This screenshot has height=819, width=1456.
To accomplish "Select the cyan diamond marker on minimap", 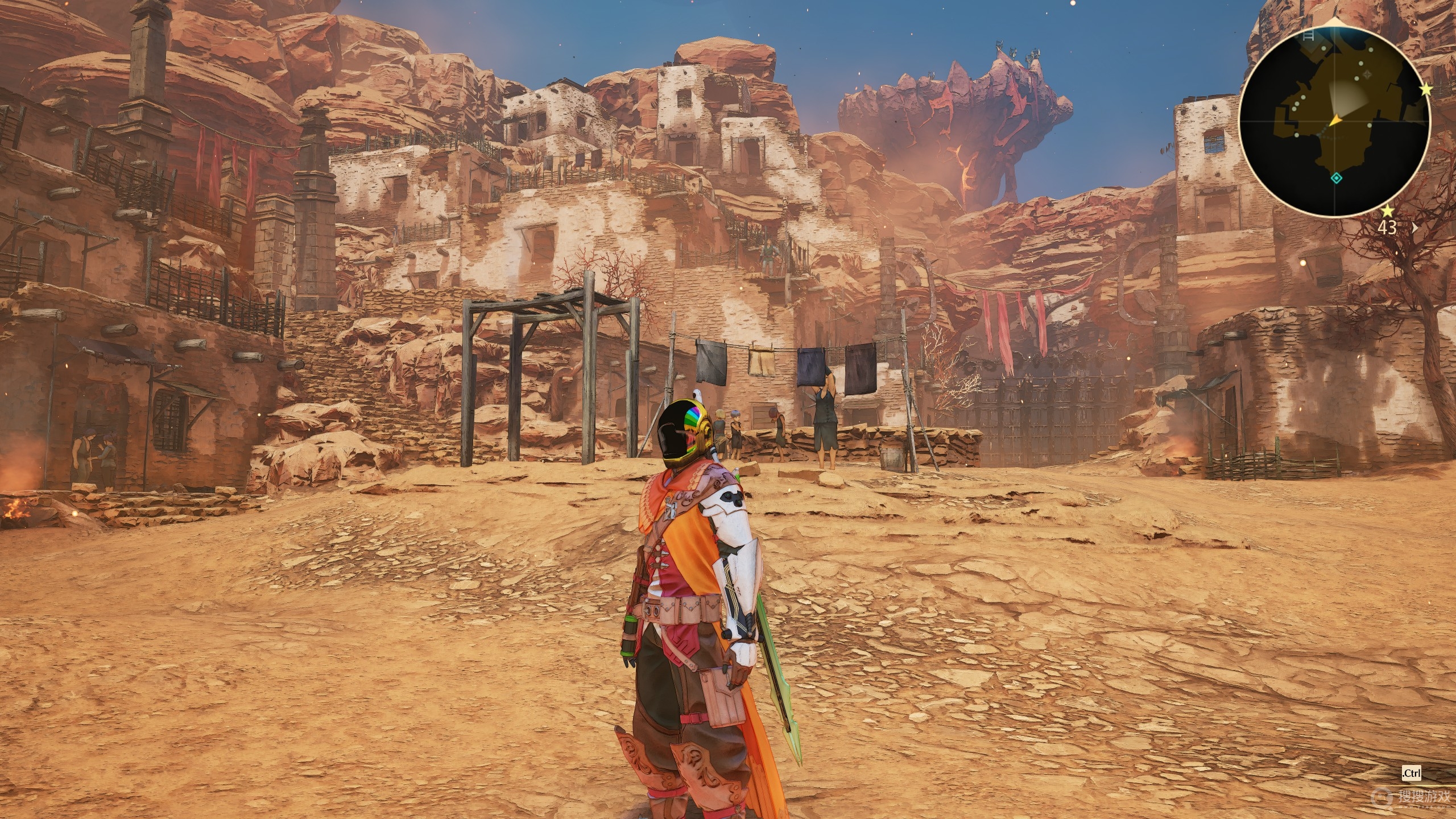I will 1336,179.
